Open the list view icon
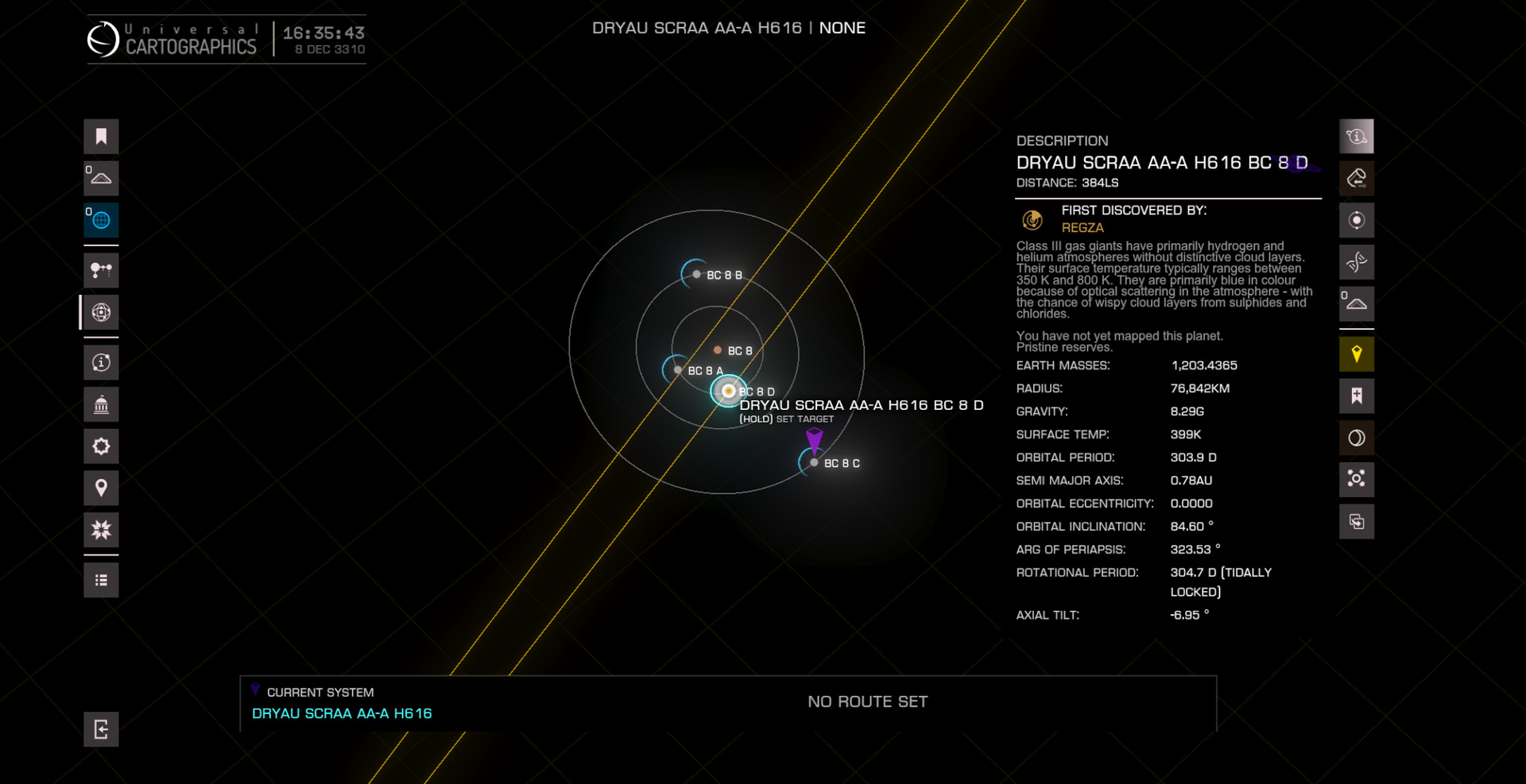 click(x=101, y=580)
